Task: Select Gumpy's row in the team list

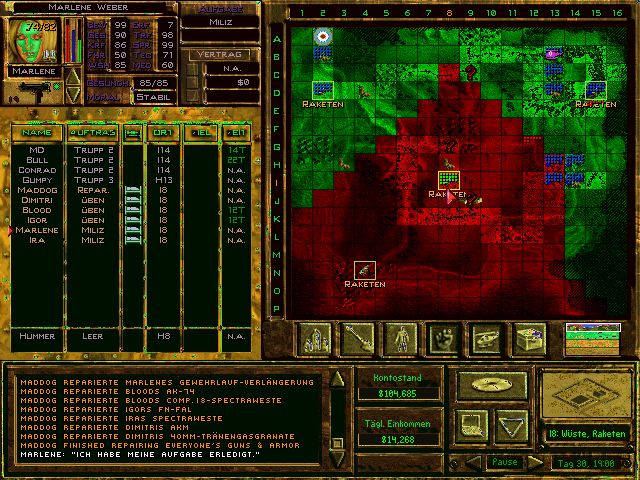Action: pyautogui.click(x=37, y=180)
